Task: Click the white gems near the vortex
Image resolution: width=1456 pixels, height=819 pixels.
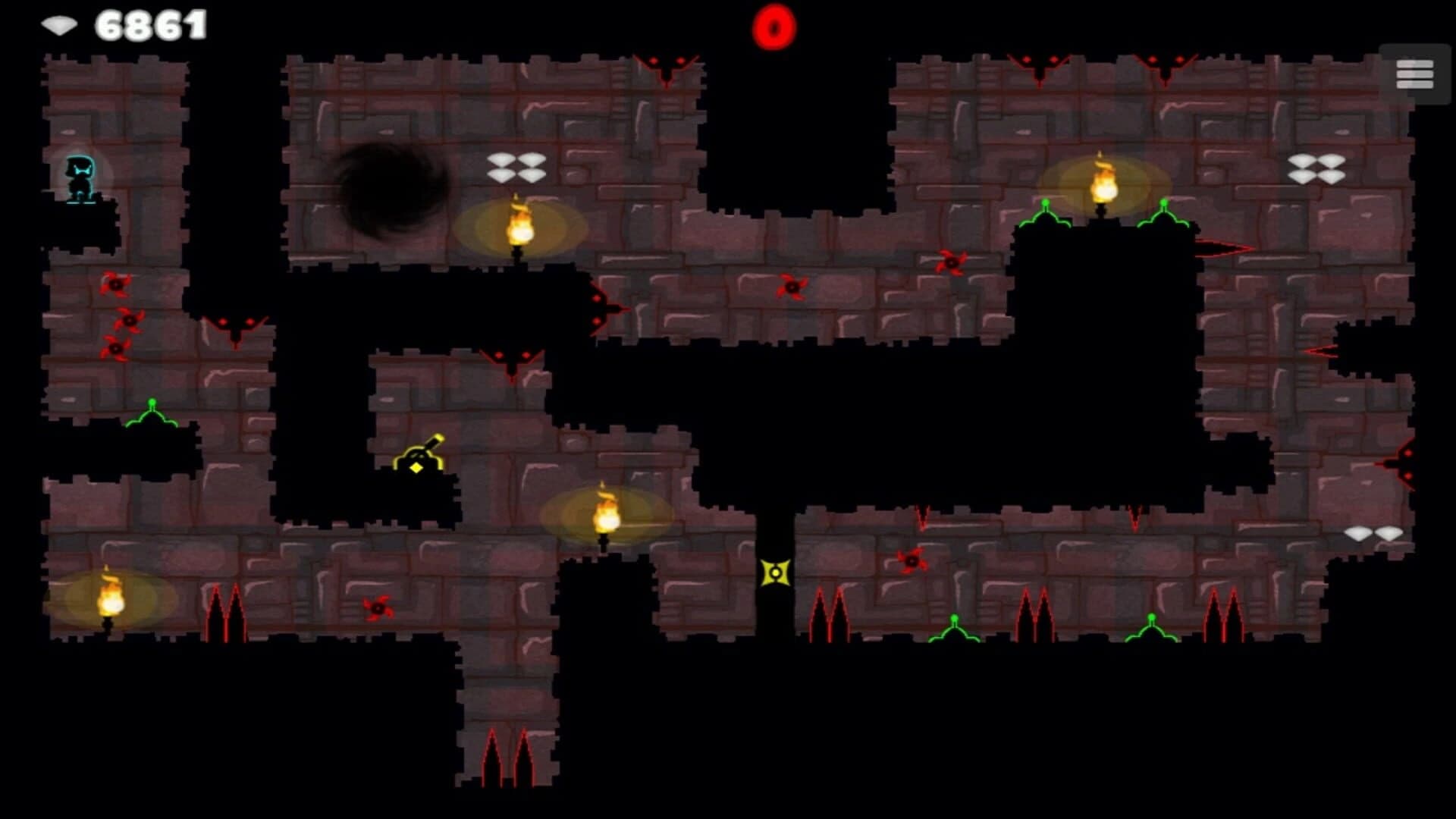Action: (517, 168)
